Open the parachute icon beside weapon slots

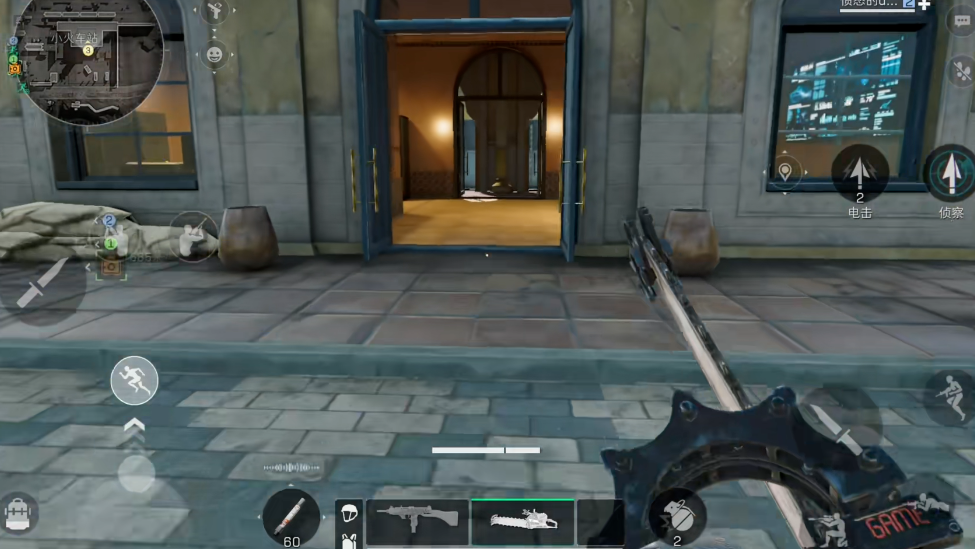349,511
